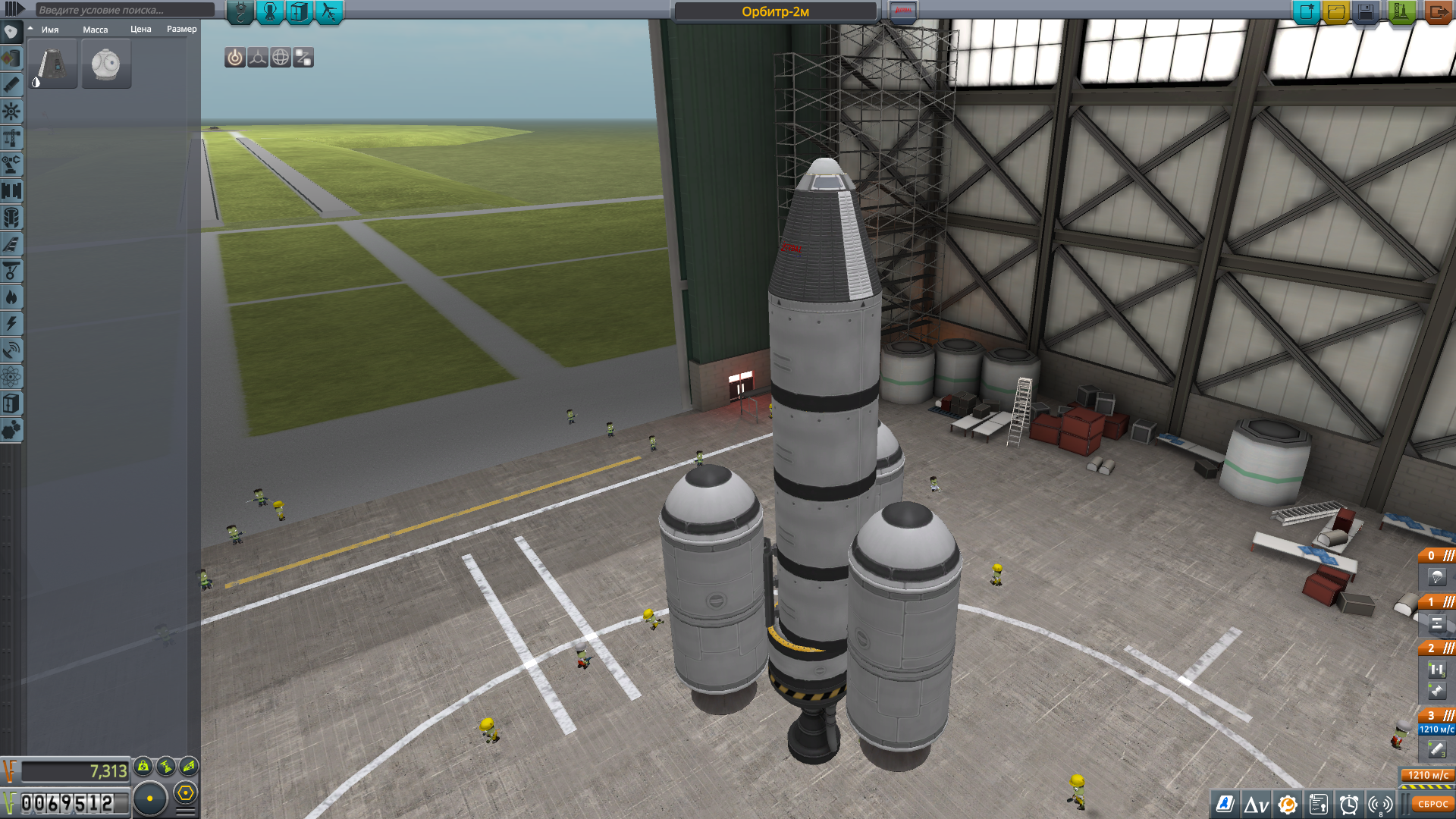Open the action groups editor tab

tap(300, 12)
